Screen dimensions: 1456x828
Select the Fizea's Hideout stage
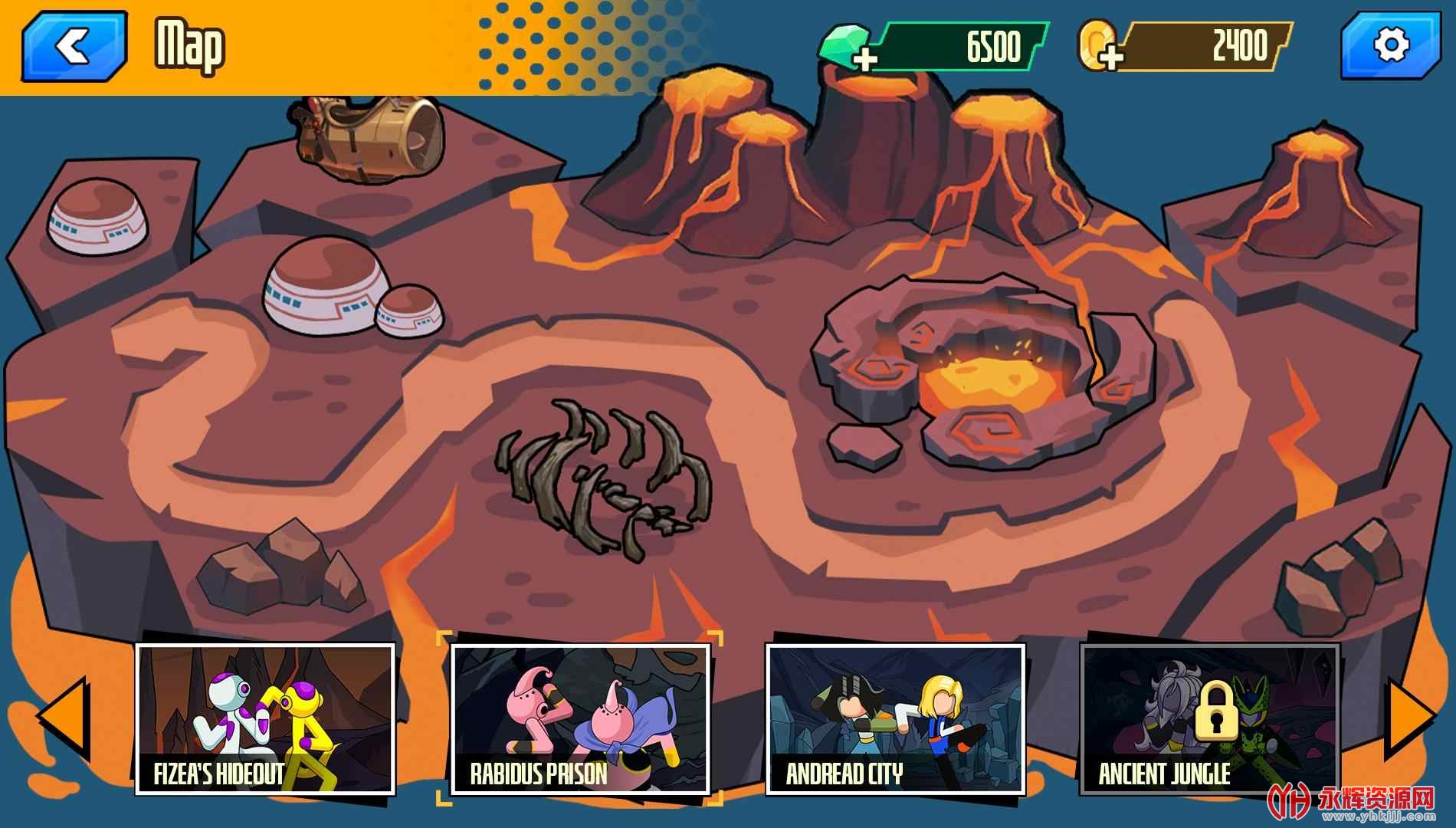pos(265,718)
